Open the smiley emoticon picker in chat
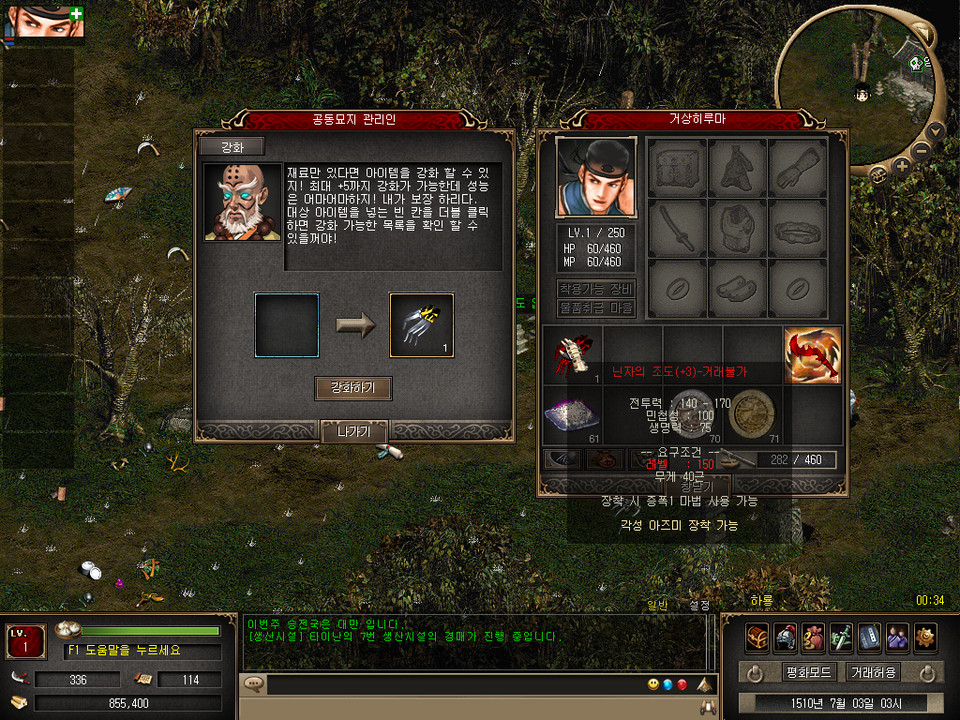 coord(652,685)
